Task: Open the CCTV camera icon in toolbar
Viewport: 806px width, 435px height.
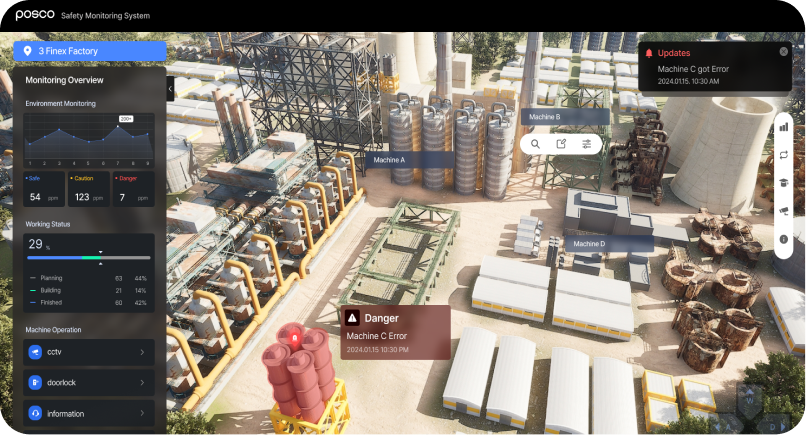Action: pos(784,211)
